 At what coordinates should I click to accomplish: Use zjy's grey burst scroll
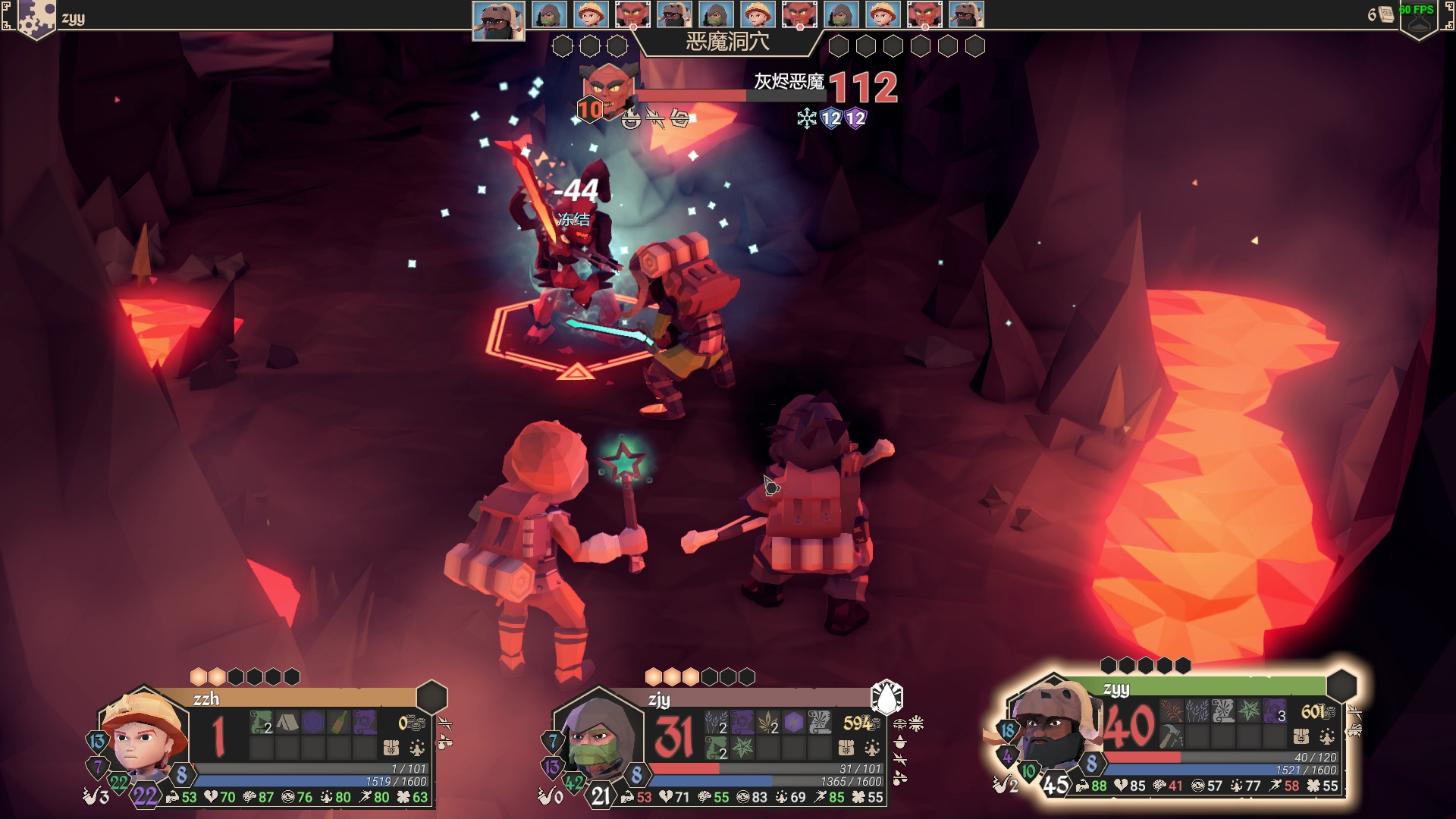point(820,723)
